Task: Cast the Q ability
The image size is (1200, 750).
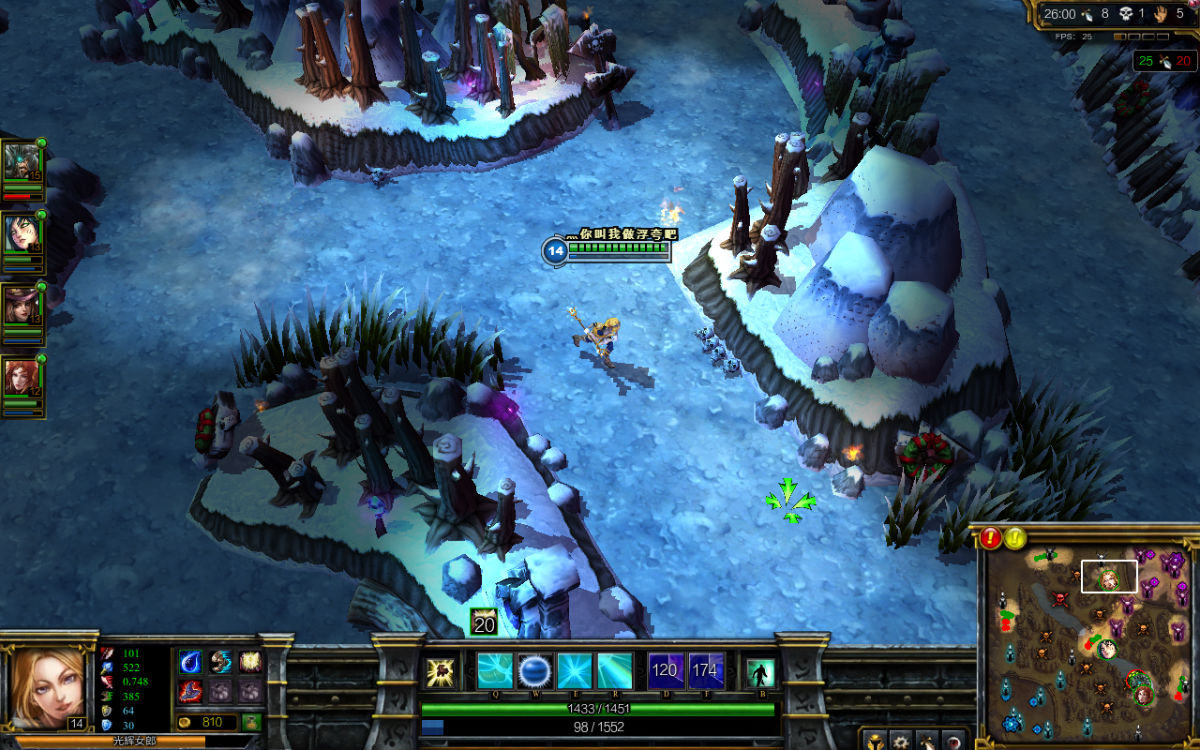Action: (494, 670)
